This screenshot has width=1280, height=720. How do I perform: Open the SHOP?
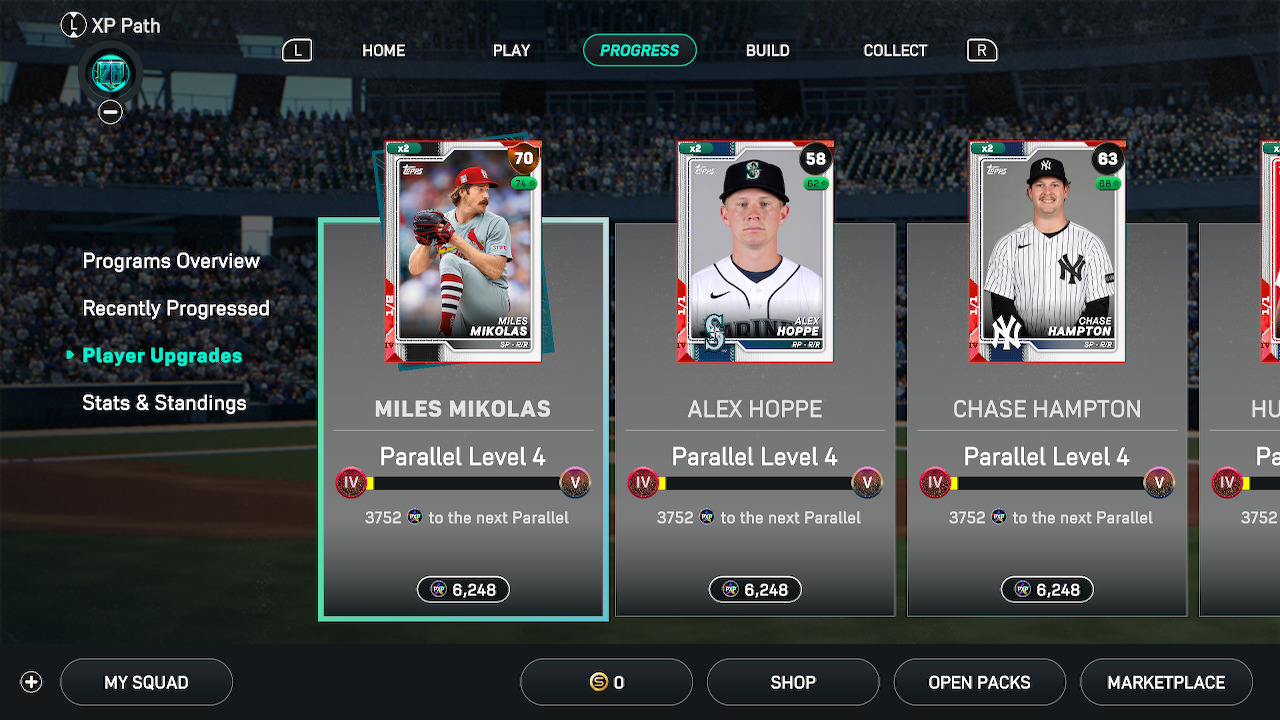coord(793,683)
